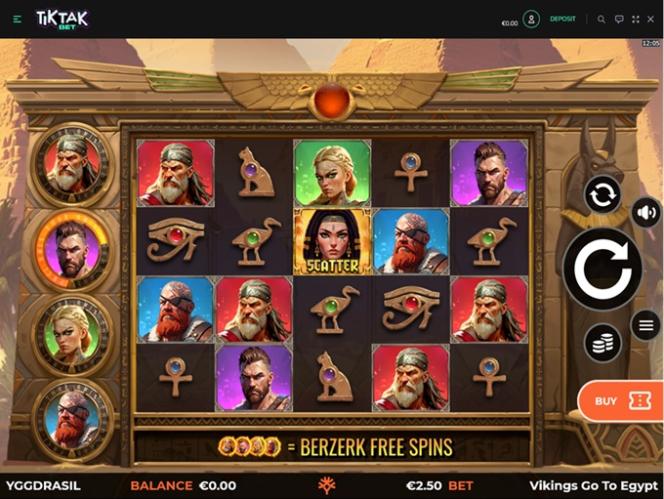Toggle fullscreen mode in the header
Viewport: 664px width, 499px height.
tap(636, 19)
